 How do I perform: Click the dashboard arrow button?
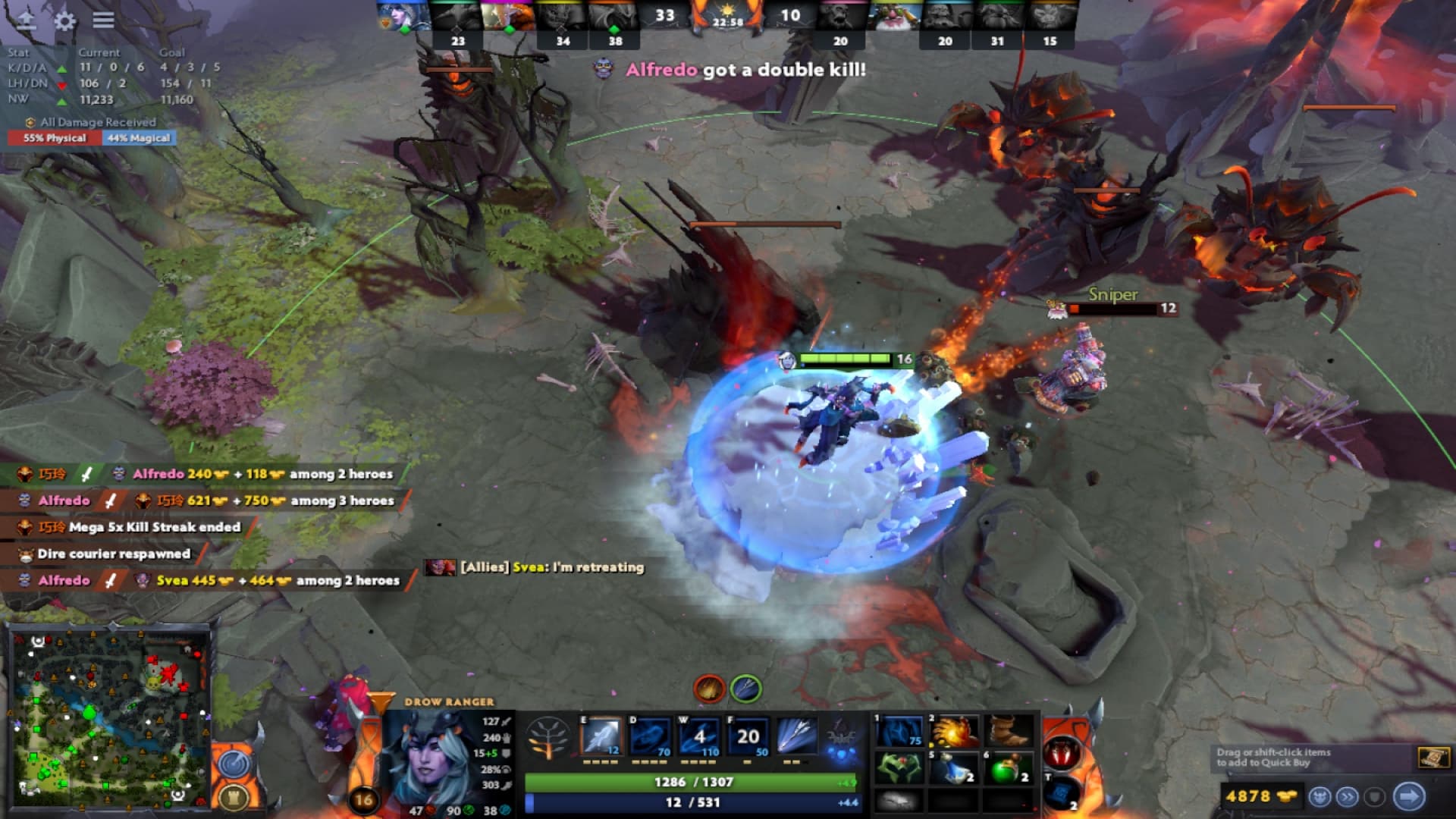pos(27,20)
